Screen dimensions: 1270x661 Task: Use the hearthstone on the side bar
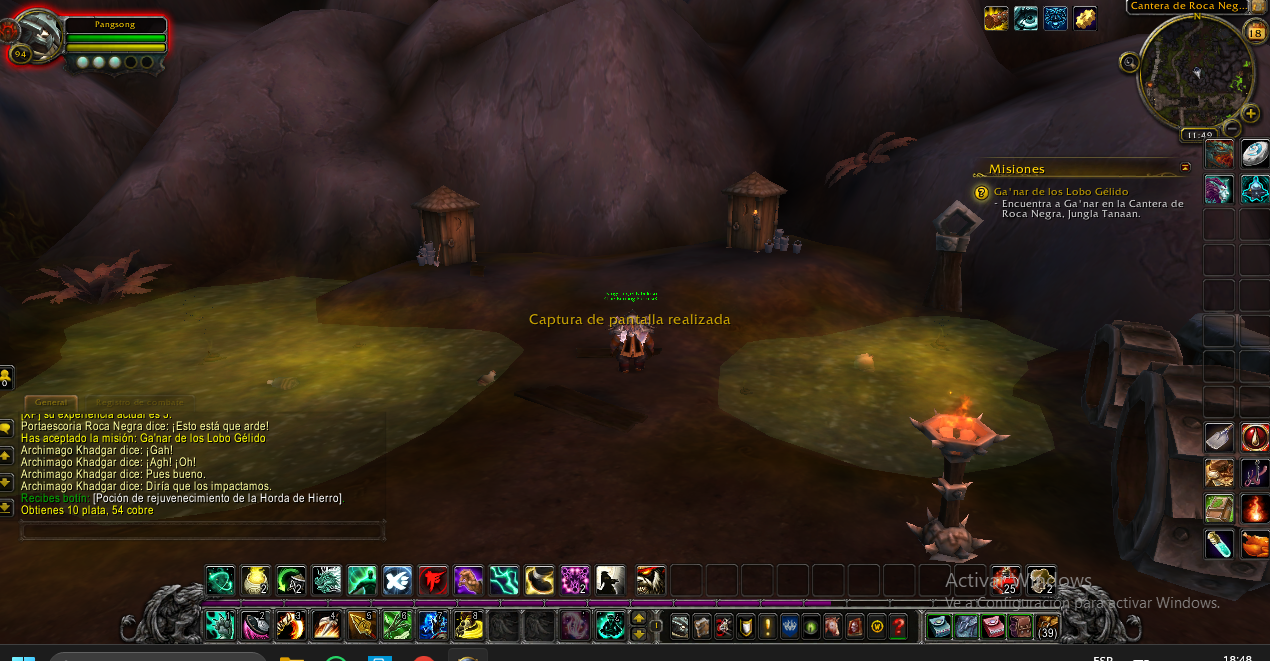pos(1255,153)
